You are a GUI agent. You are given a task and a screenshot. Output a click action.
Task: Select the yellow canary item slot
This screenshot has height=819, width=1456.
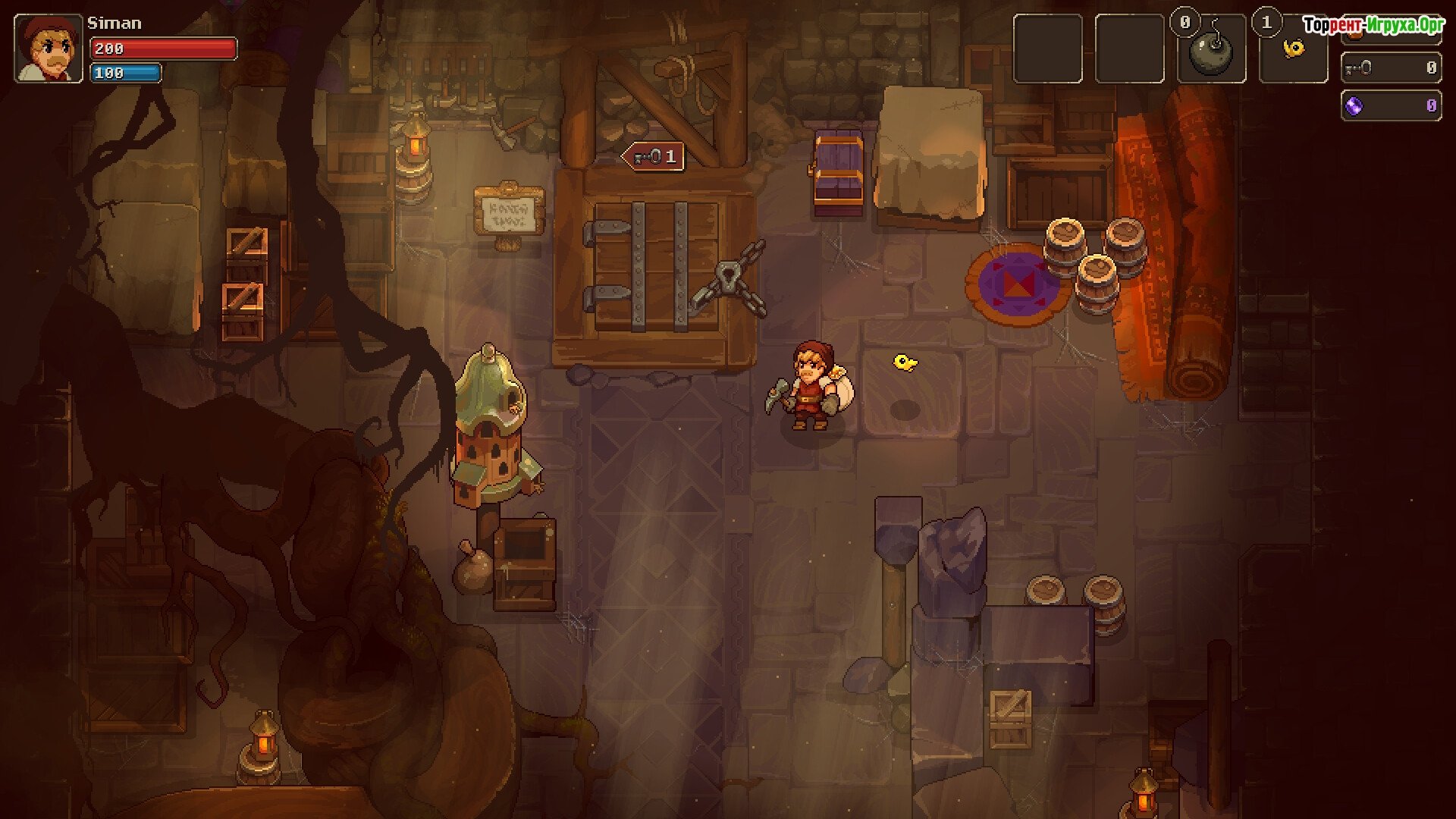click(1293, 50)
